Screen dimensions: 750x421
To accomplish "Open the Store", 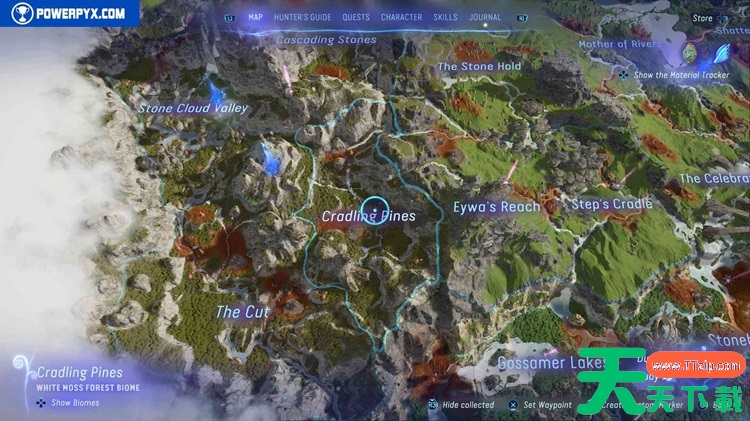I will (x=703, y=17).
